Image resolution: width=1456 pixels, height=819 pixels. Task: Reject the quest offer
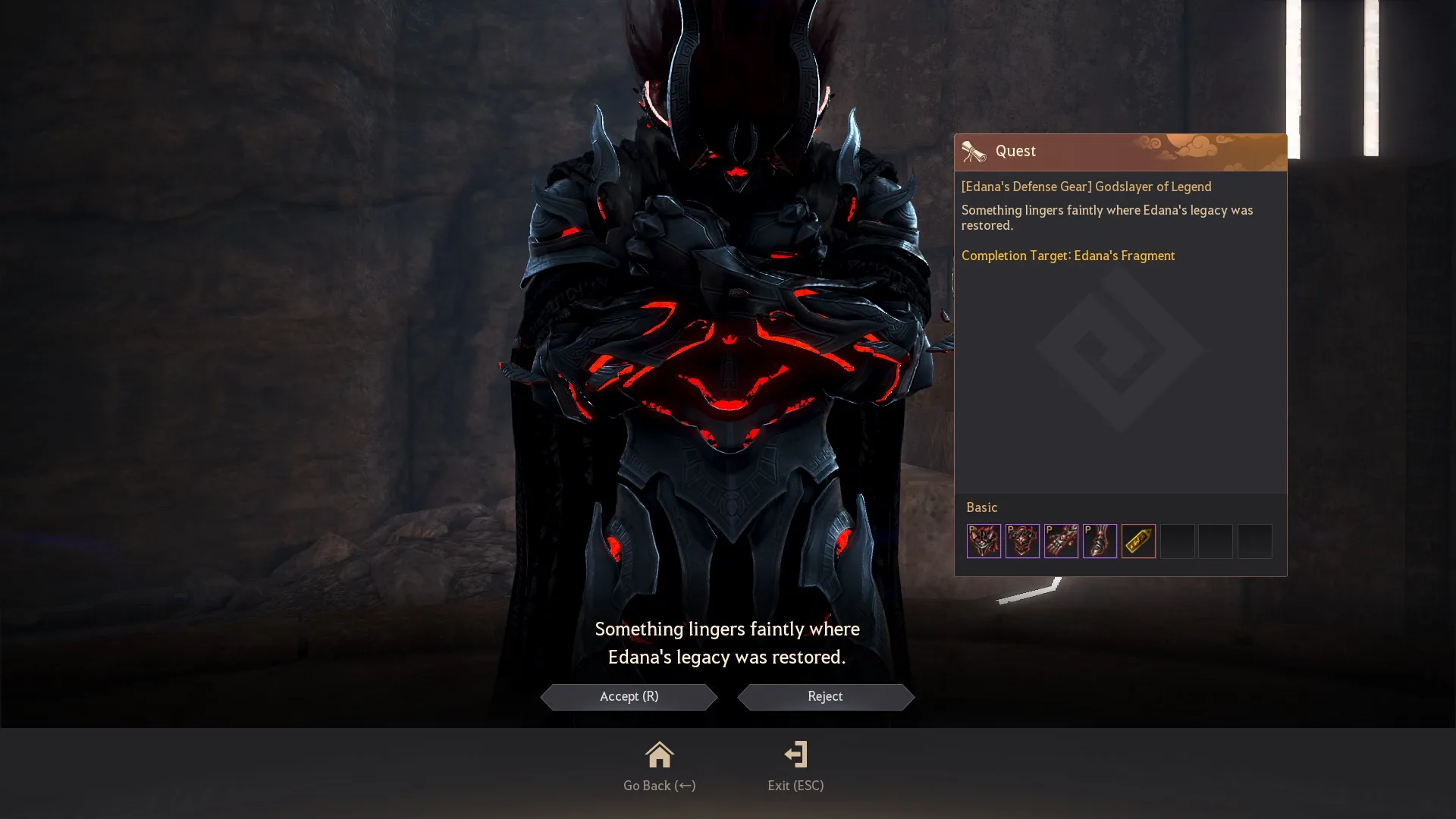click(825, 696)
